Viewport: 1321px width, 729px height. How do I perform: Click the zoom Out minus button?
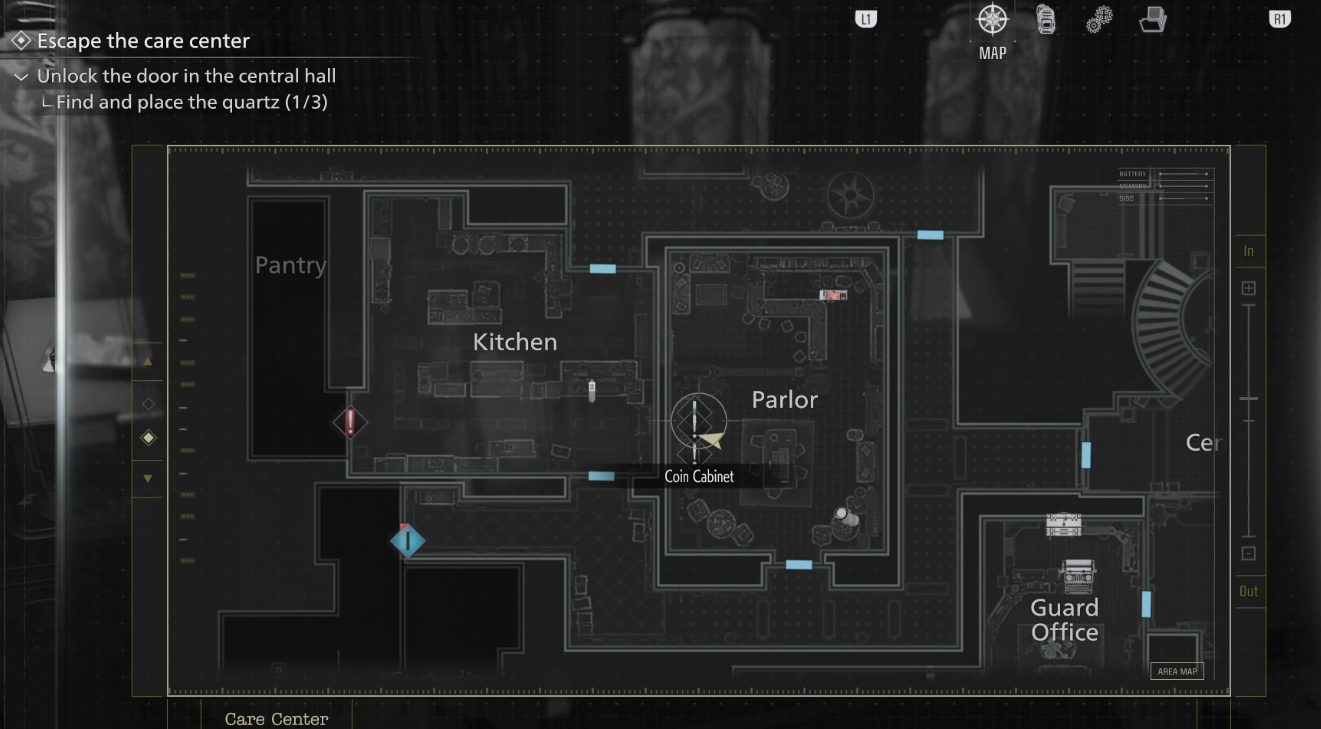click(x=1249, y=553)
